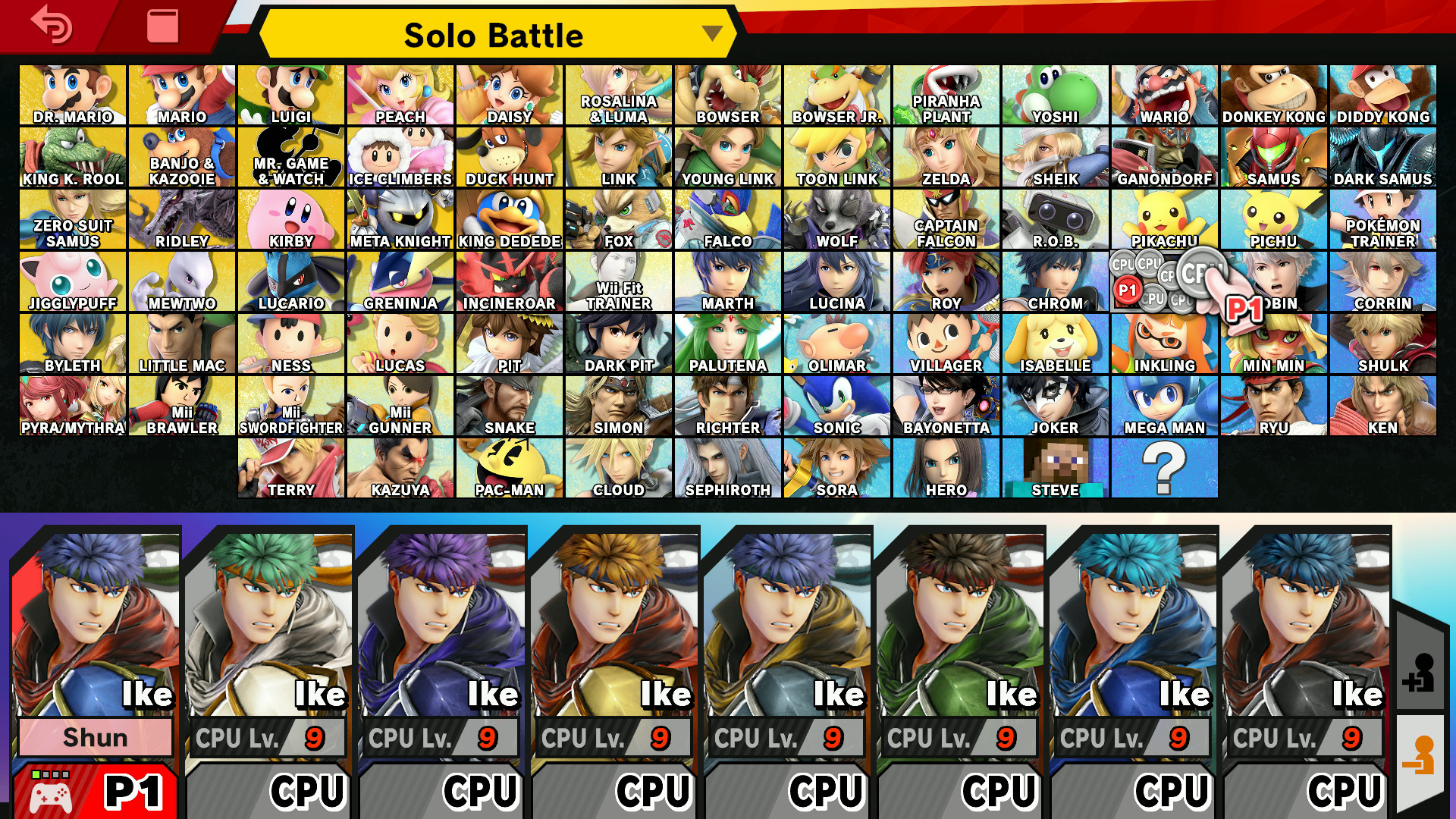Click the P1 token held by the hand cursor
Image resolution: width=1456 pixels, height=819 pixels.
[1245, 307]
